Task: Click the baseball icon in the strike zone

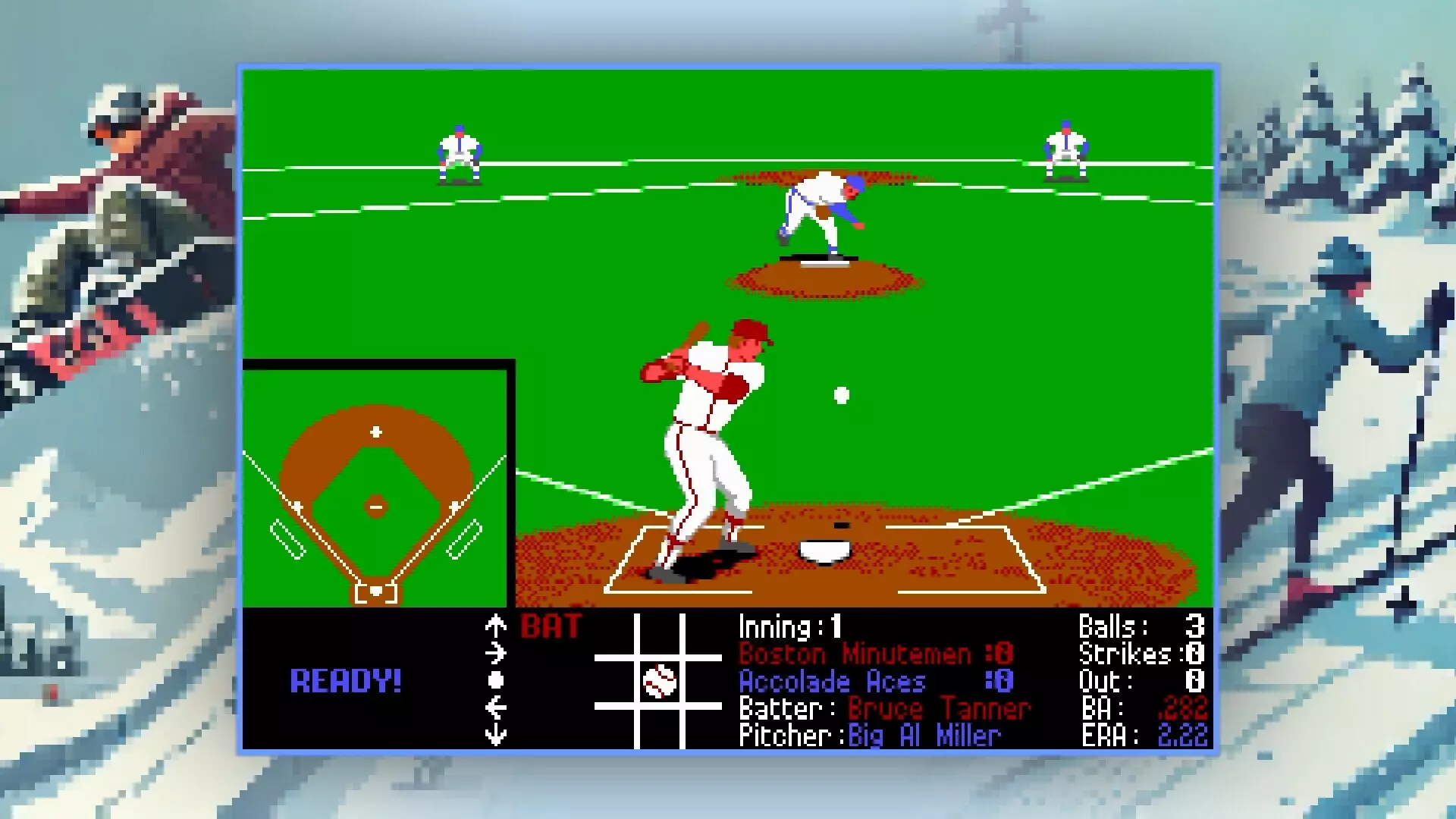Action: coord(658,680)
